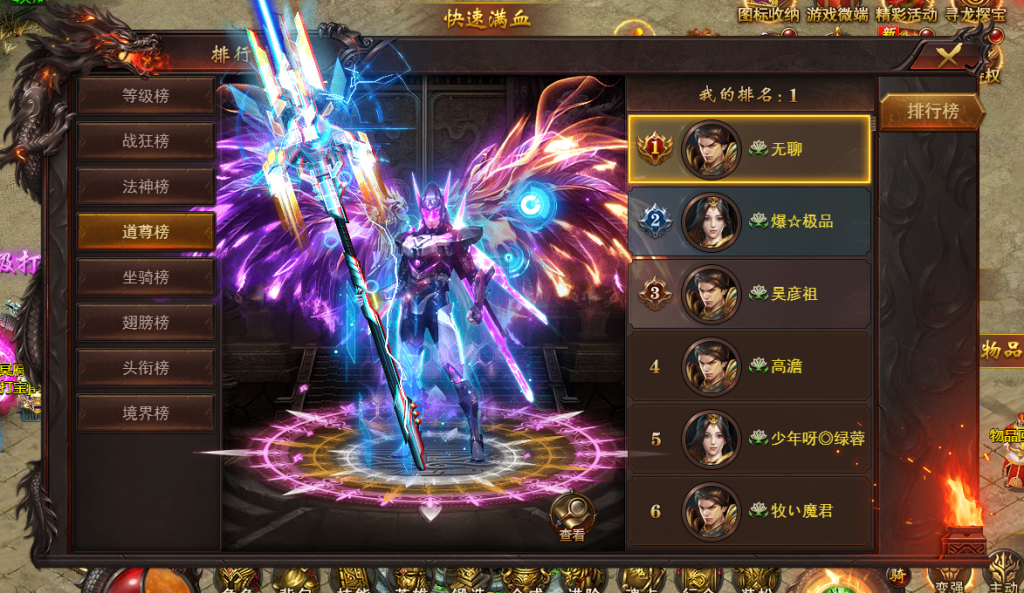Screen dimensions: 1024x593
Task: Choose the 道尊榜 ranking tab
Action: (x=146, y=231)
